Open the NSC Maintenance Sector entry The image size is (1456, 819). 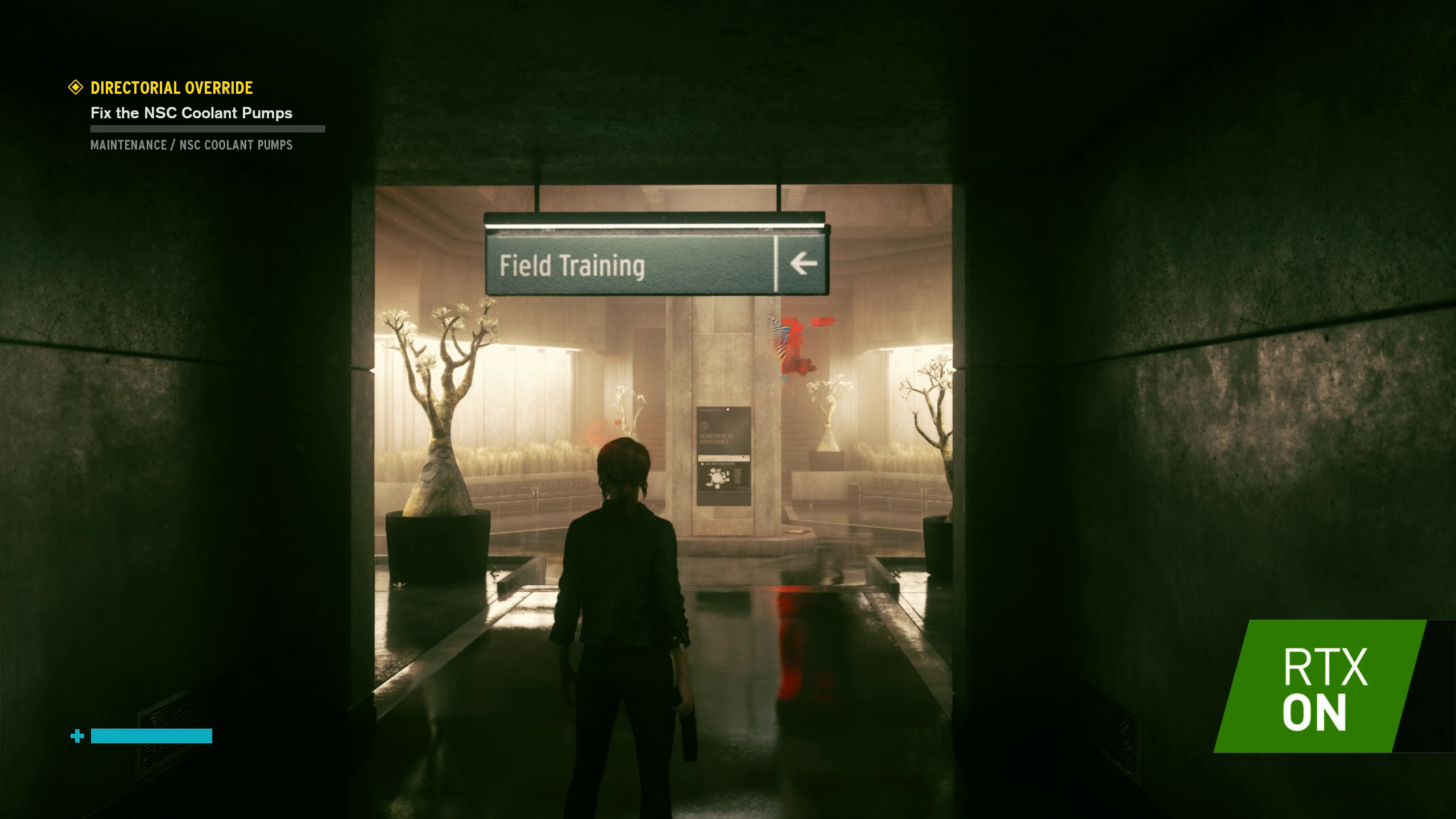[x=720, y=464]
